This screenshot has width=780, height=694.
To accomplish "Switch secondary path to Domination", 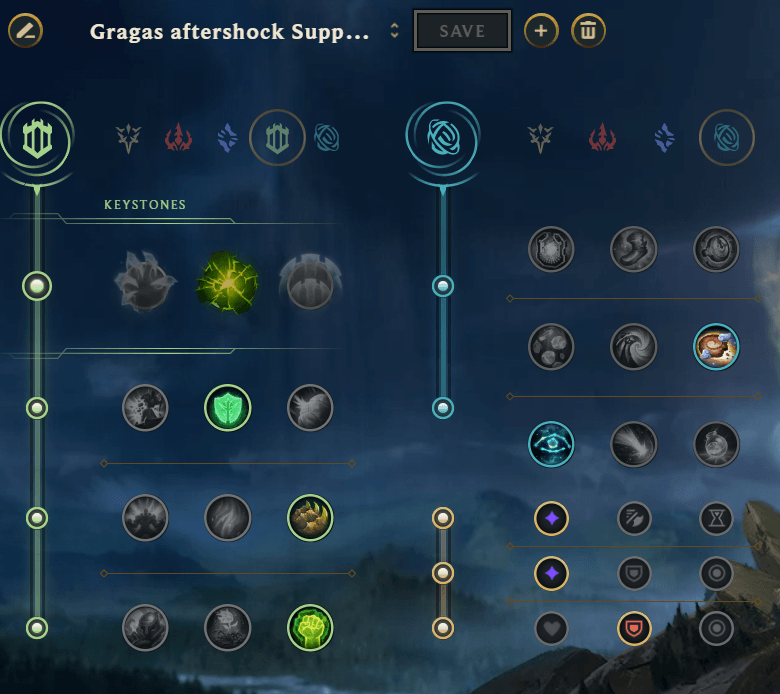I will click(602, 137).
